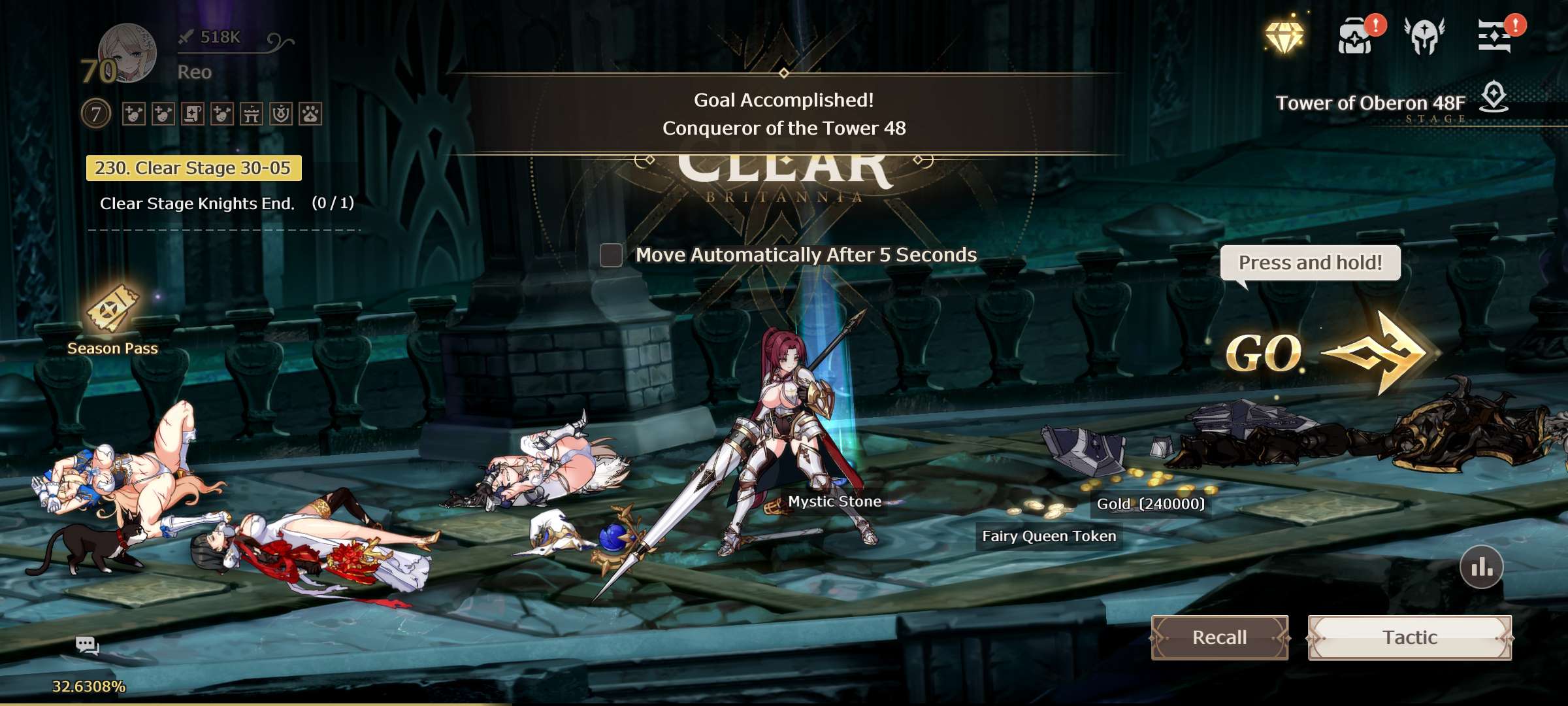Open the Tactic menu
This screenshot has width=1568, height=706.
tap(1409, 637)
